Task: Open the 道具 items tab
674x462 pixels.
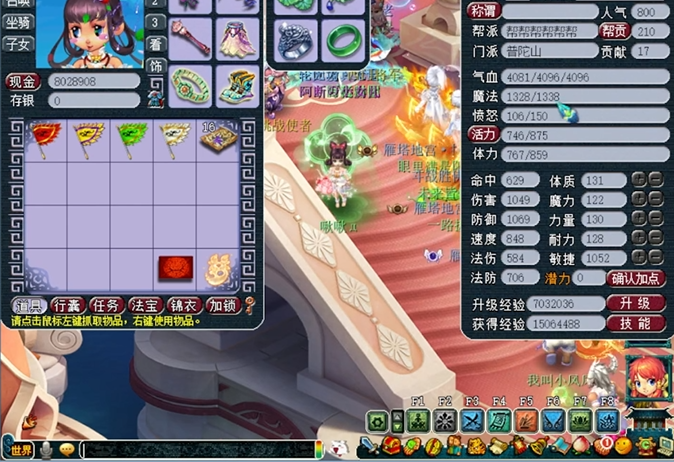Action: click(29, 305)
